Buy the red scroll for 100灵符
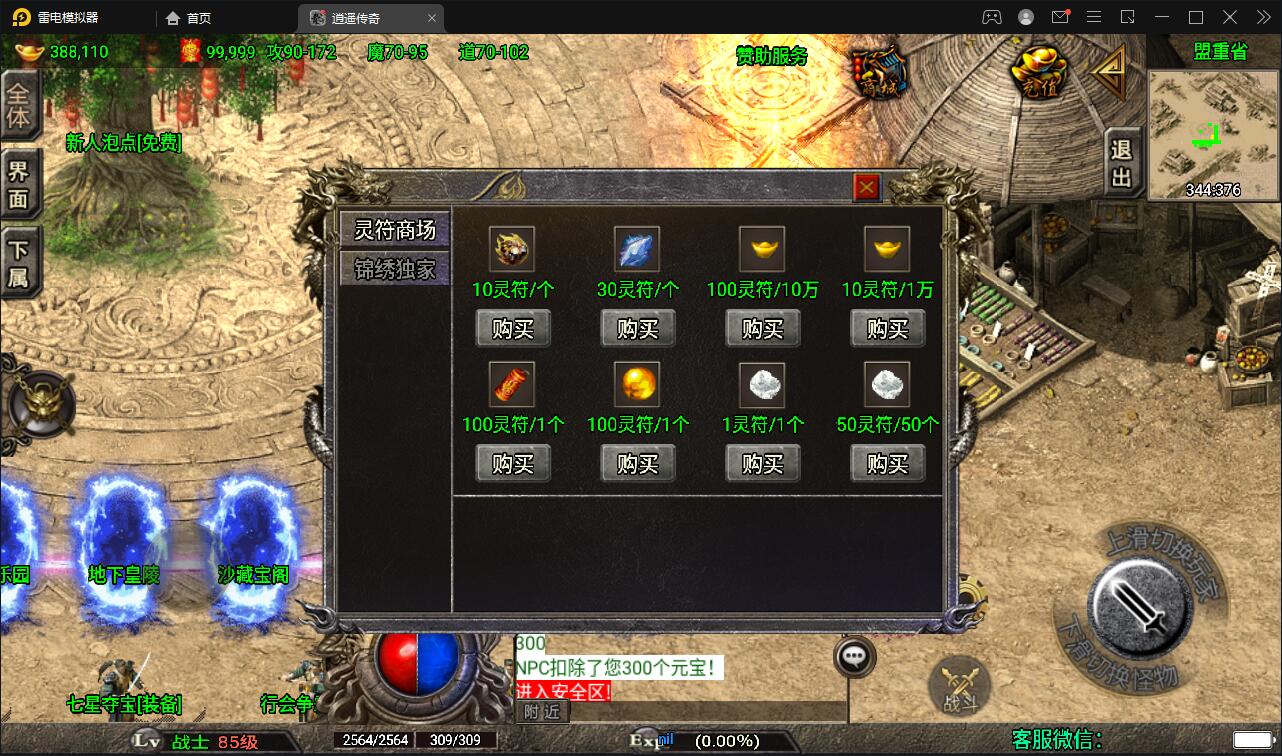 tap(513, 464)
